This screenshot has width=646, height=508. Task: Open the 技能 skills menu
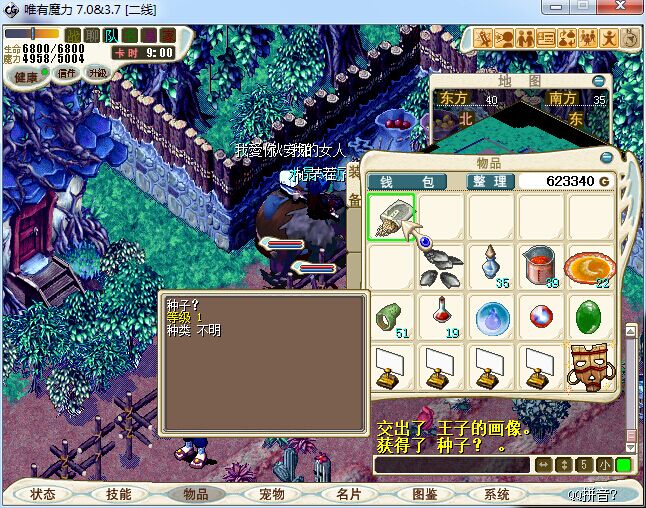(119, 494)
